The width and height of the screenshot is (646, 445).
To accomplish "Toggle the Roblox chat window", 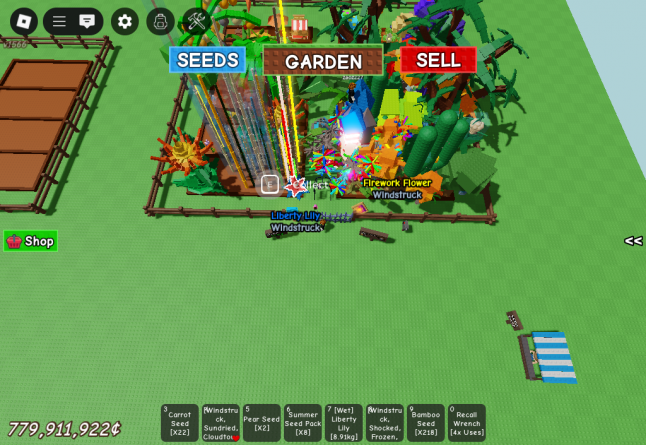I will [88, 21].
